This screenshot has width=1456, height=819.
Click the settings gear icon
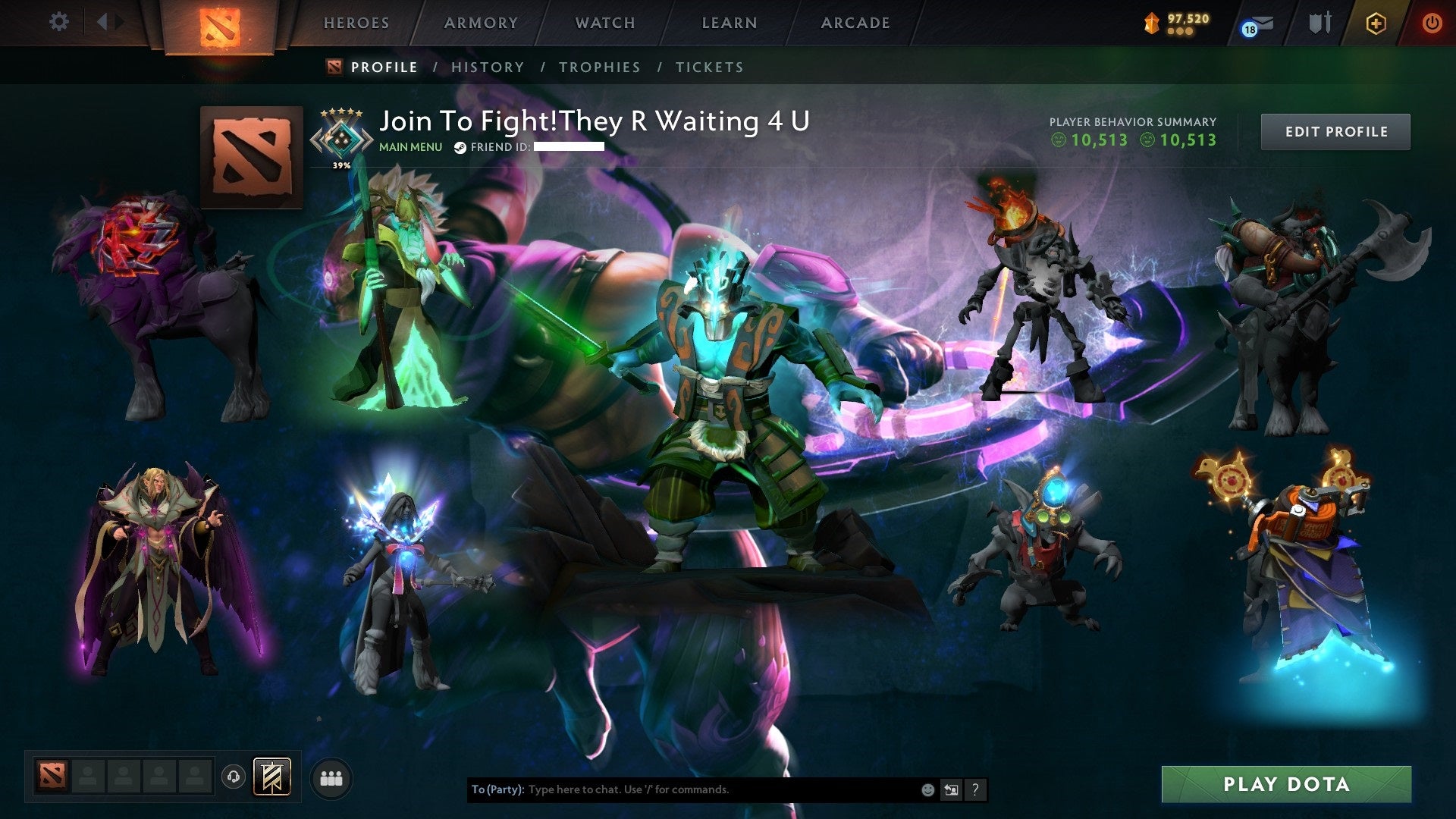(x=58, y=22)
